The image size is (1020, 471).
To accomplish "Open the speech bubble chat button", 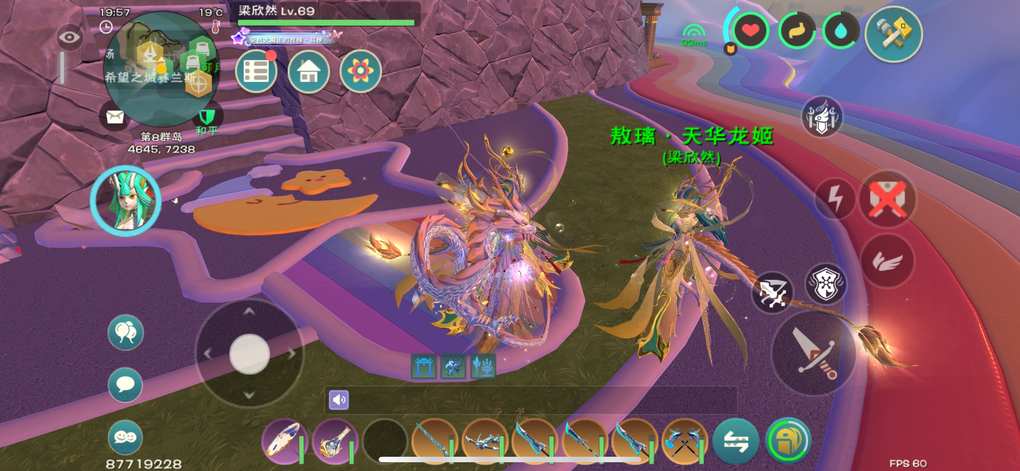I will (125, 384).
